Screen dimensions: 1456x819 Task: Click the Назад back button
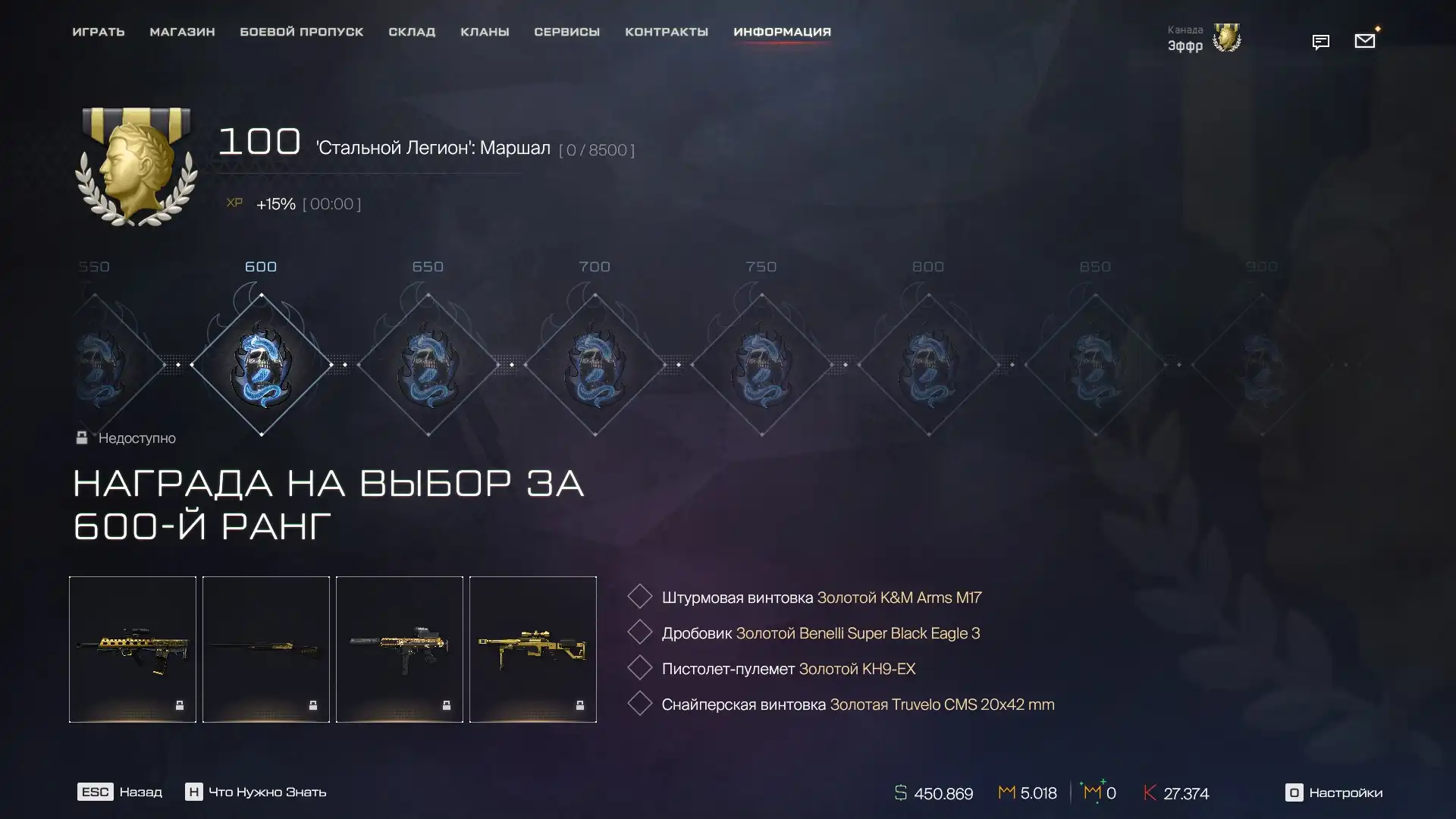coord(120,792)
